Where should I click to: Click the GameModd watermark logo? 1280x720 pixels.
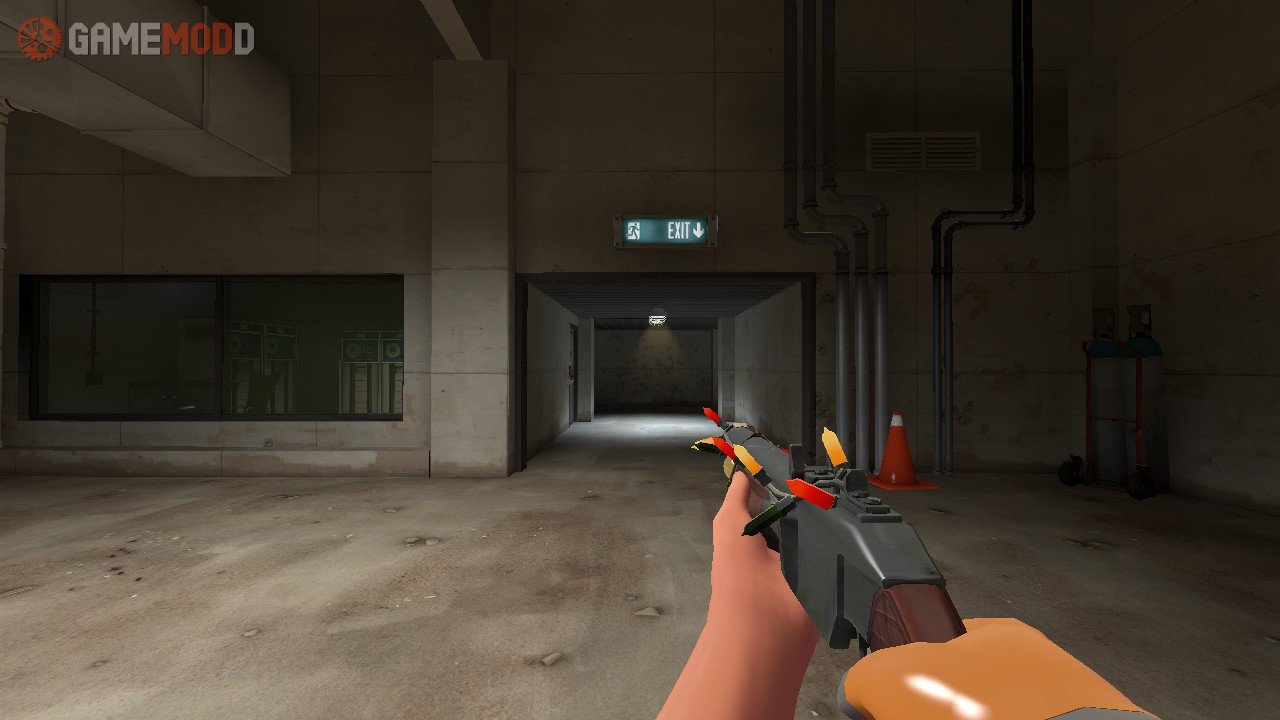click(x=135, y=38)
